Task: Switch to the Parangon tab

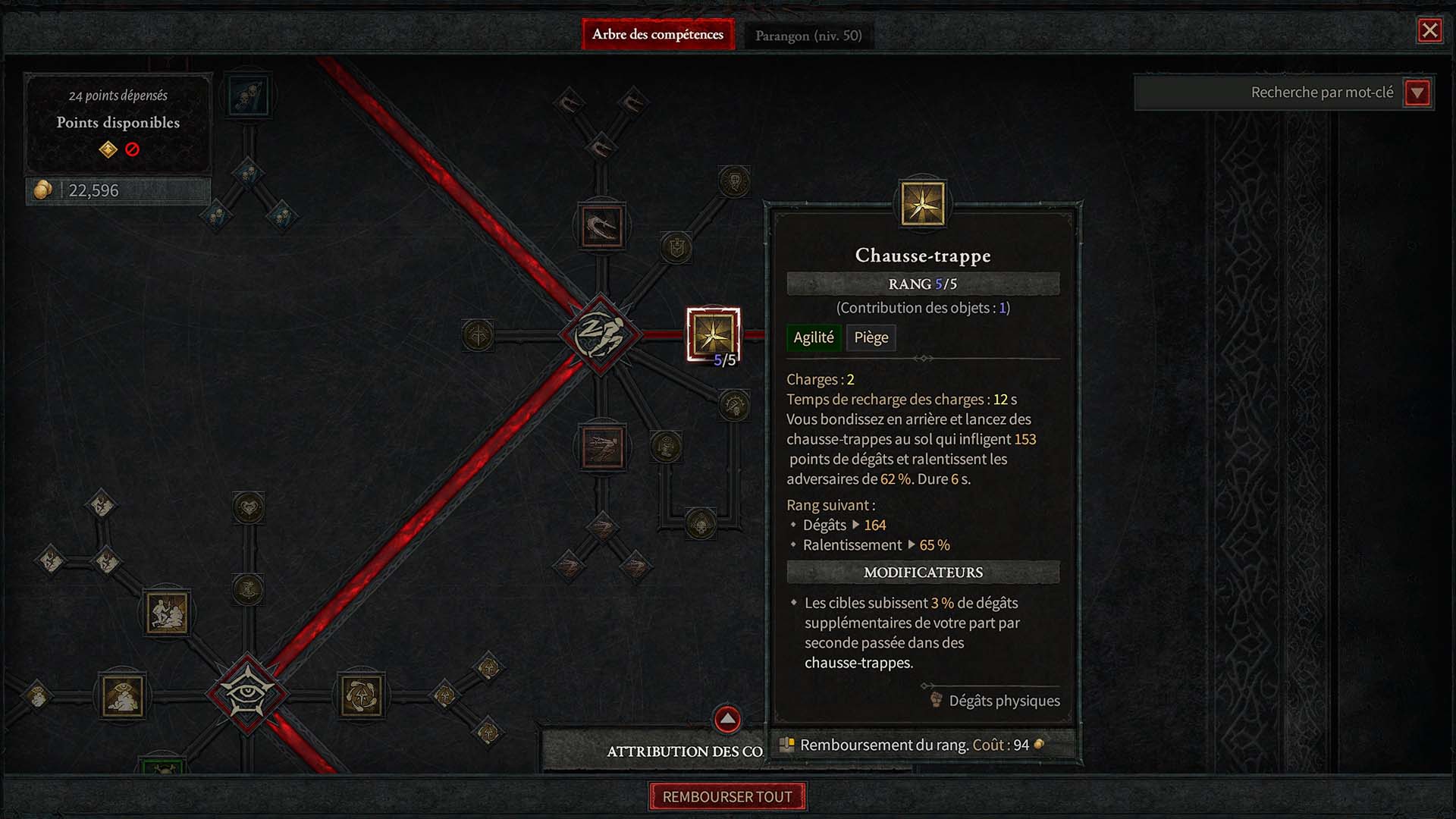Action: click(x=808, y=36)
